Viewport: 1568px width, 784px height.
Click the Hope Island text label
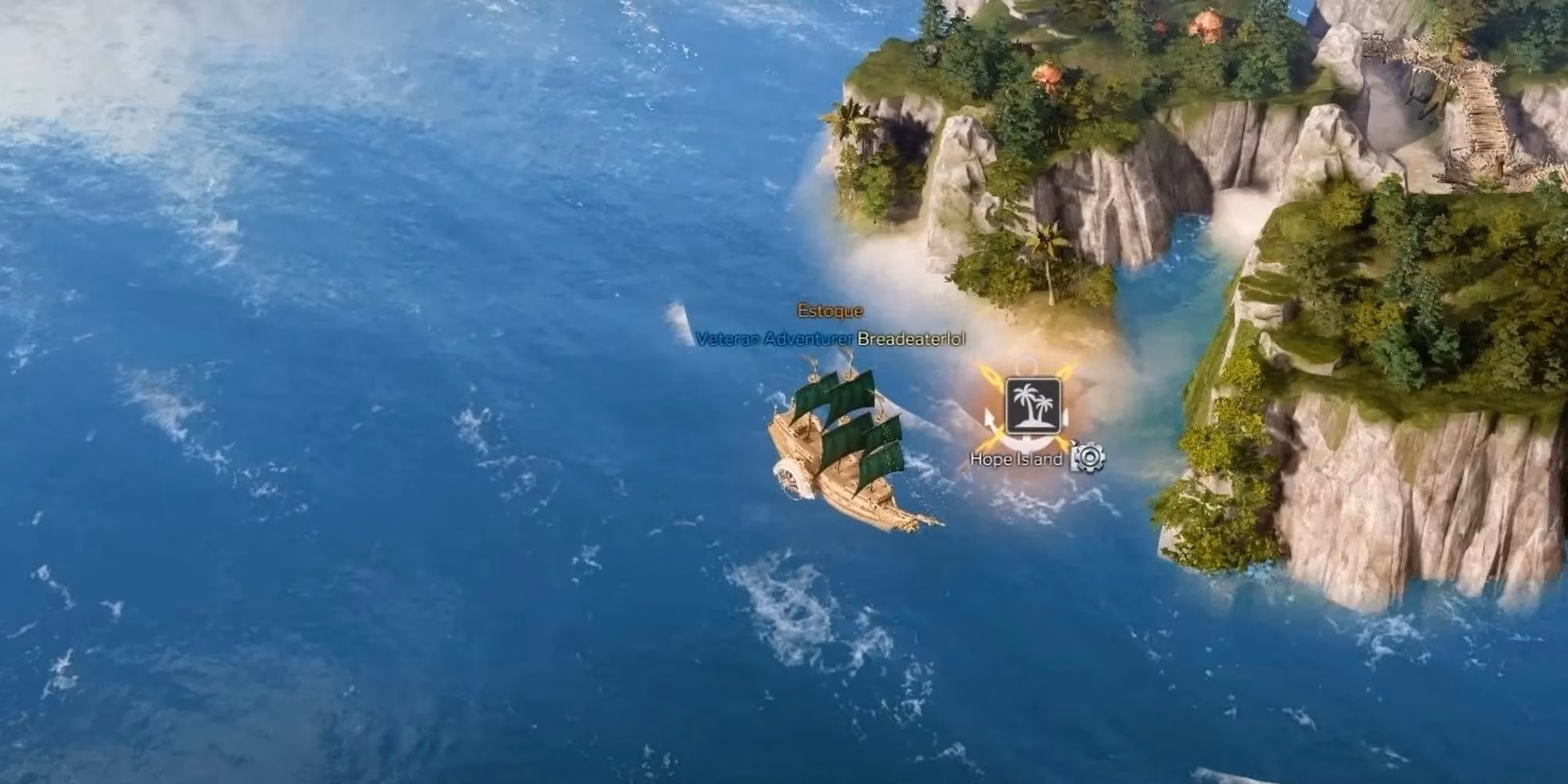pos(1017,459)
